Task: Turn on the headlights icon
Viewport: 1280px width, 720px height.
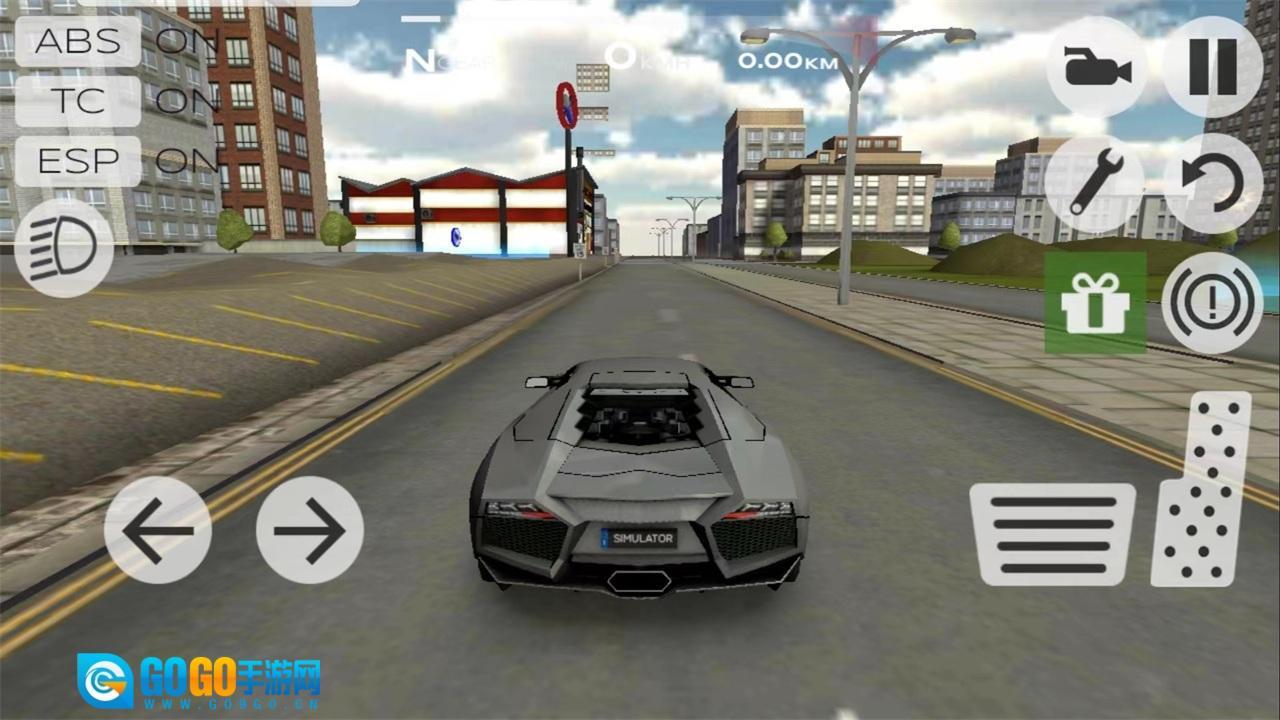Action: [63, 247]
